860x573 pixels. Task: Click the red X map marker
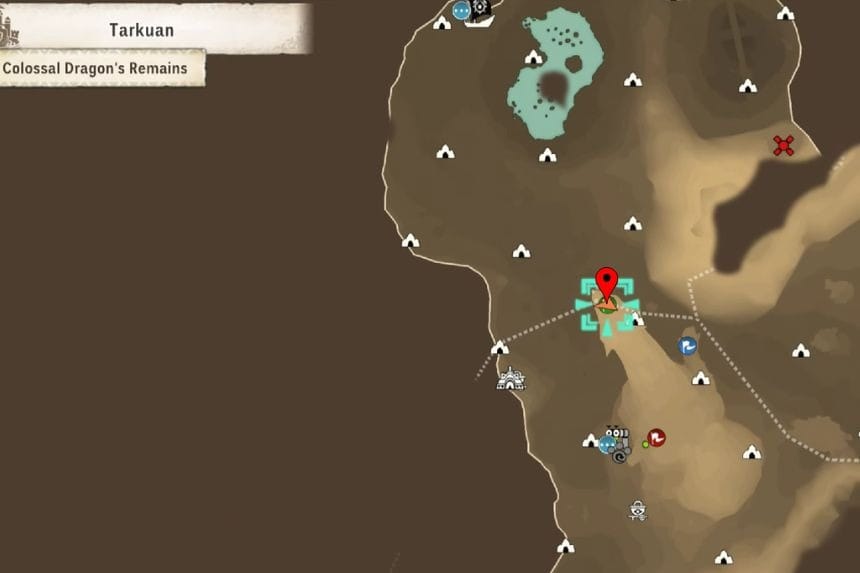tap(784, 146)
